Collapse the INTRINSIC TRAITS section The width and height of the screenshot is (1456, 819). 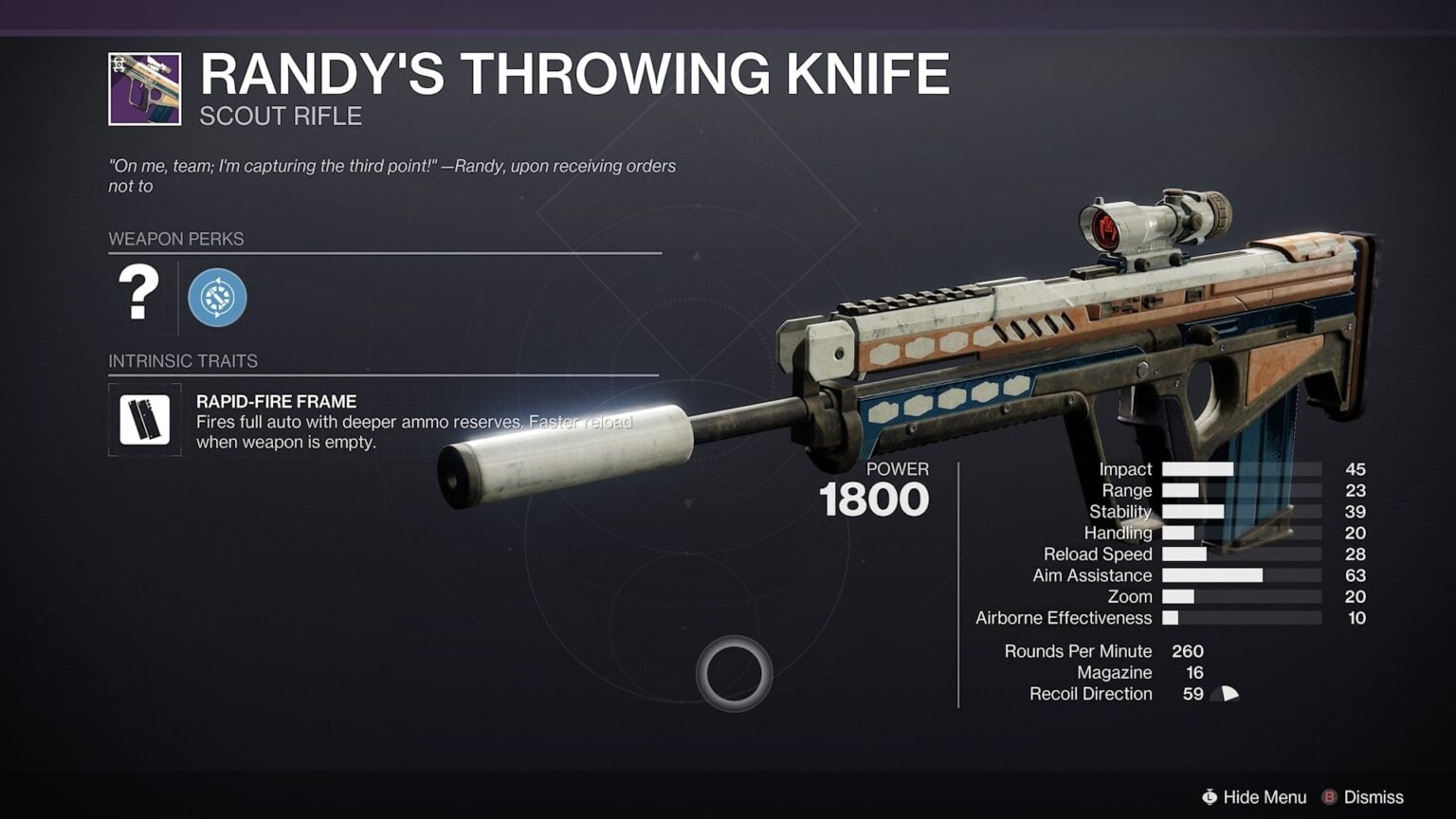point(182,361)
